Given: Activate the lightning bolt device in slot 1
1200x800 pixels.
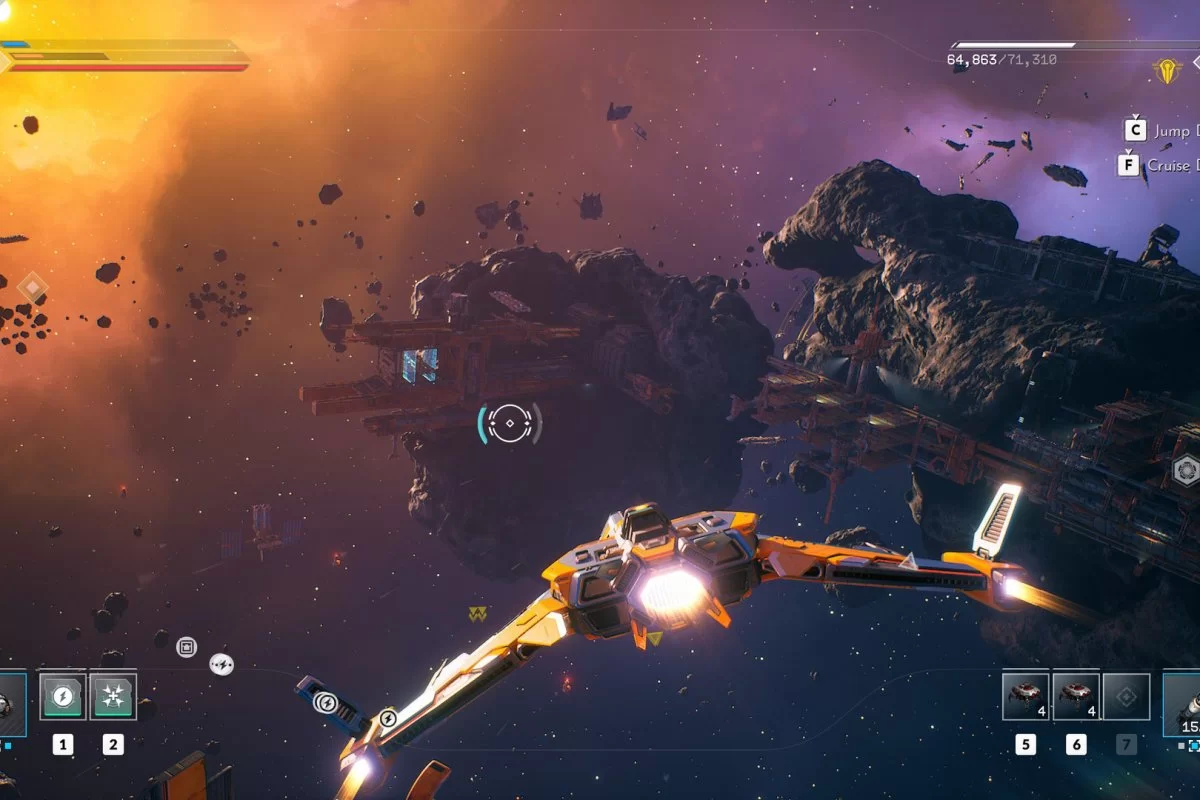Looking at the screenshot, I should [63, 695].
